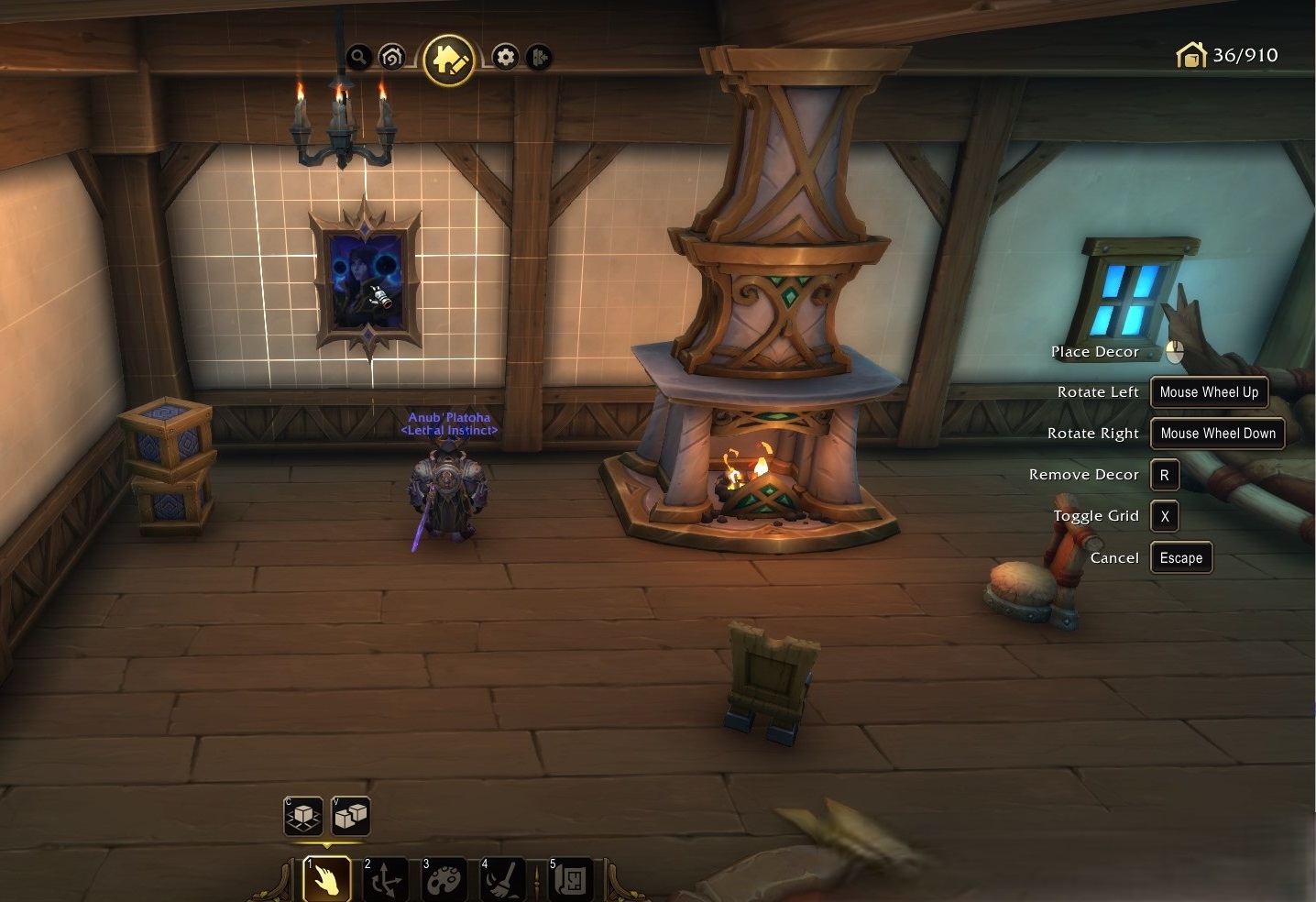
Task: Open the house icon with spiral
Action: (x=391, y=57)
